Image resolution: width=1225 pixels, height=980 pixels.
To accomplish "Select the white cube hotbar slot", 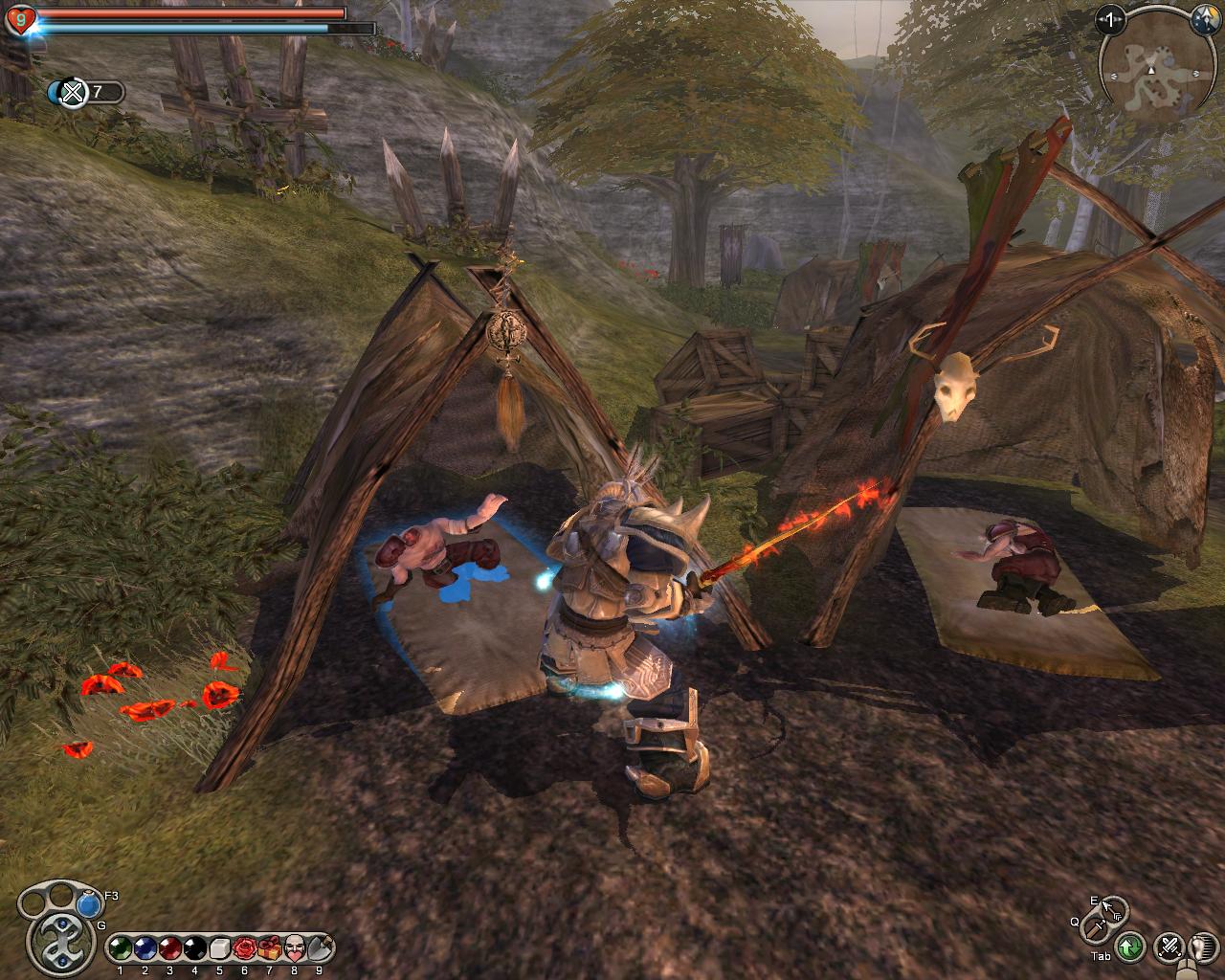I will tap(219, 947).
